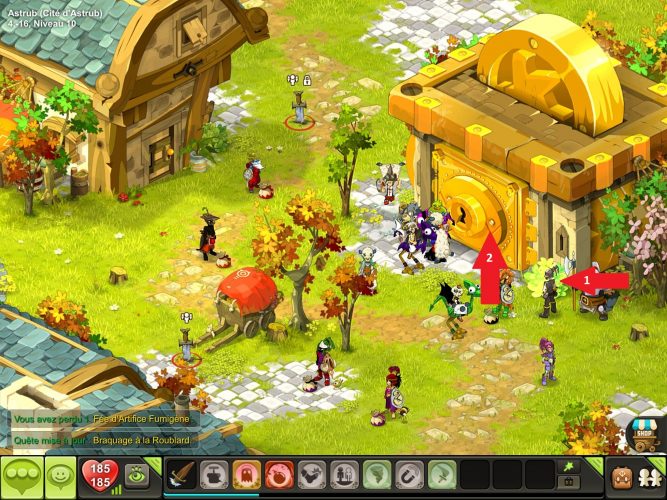Open the chat speech bubble button
This screenshot has width=667, height=500.
22,475
